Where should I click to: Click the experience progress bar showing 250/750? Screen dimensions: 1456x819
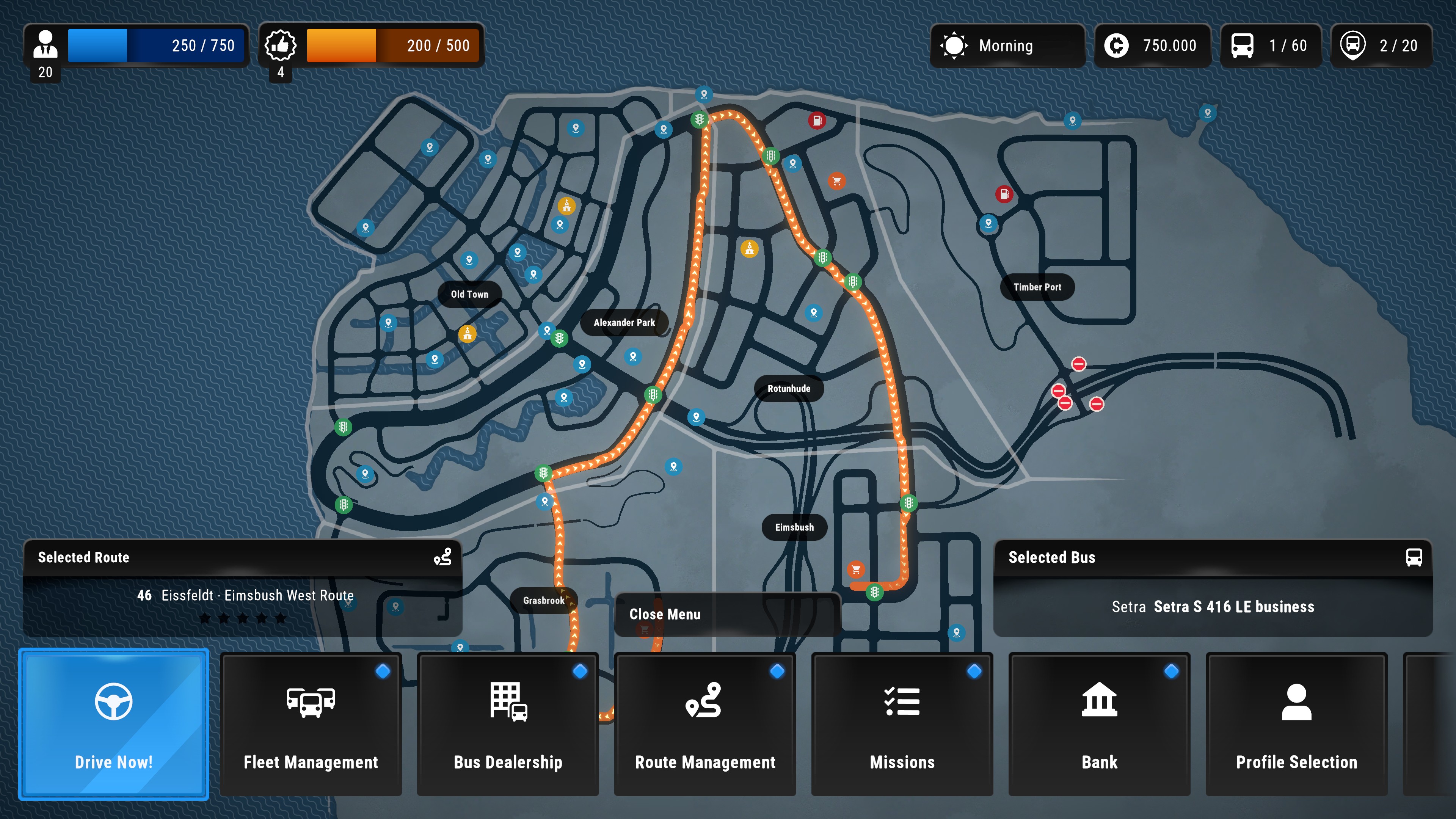[x=156, y=45]
